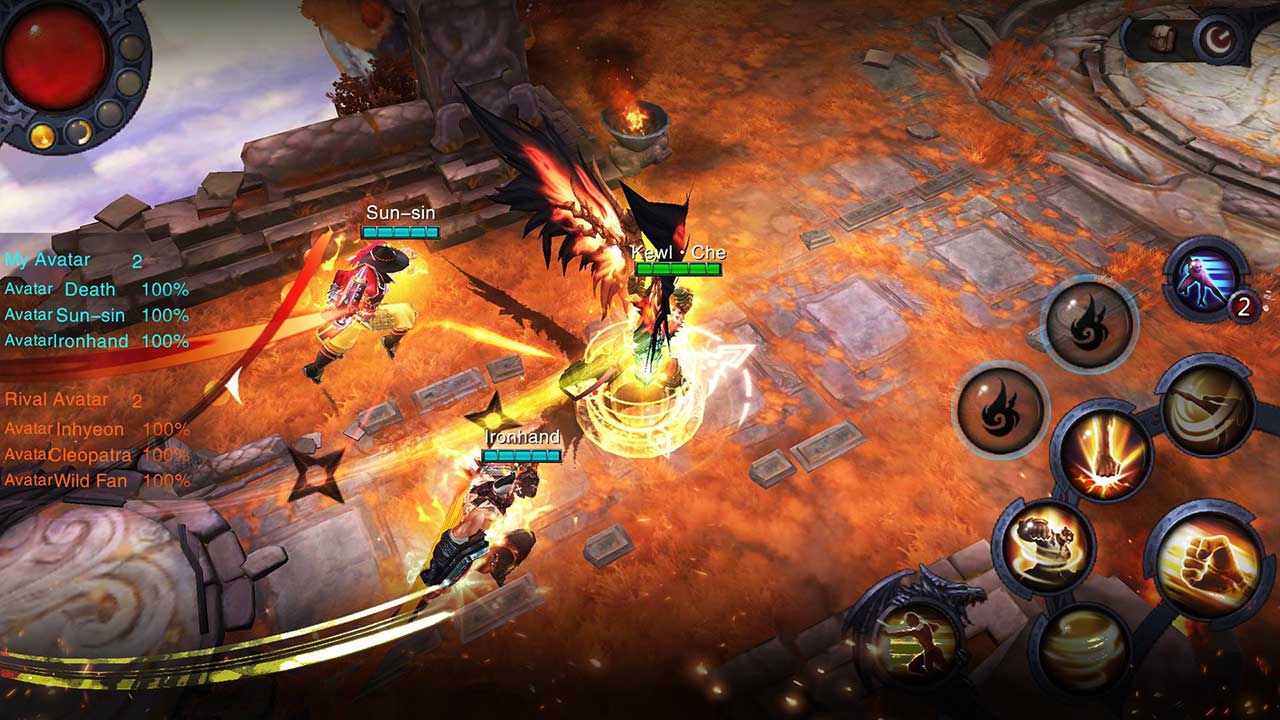Open the backpack inventory icon
Screen dimensions: 1280x720
[1162, 38]
